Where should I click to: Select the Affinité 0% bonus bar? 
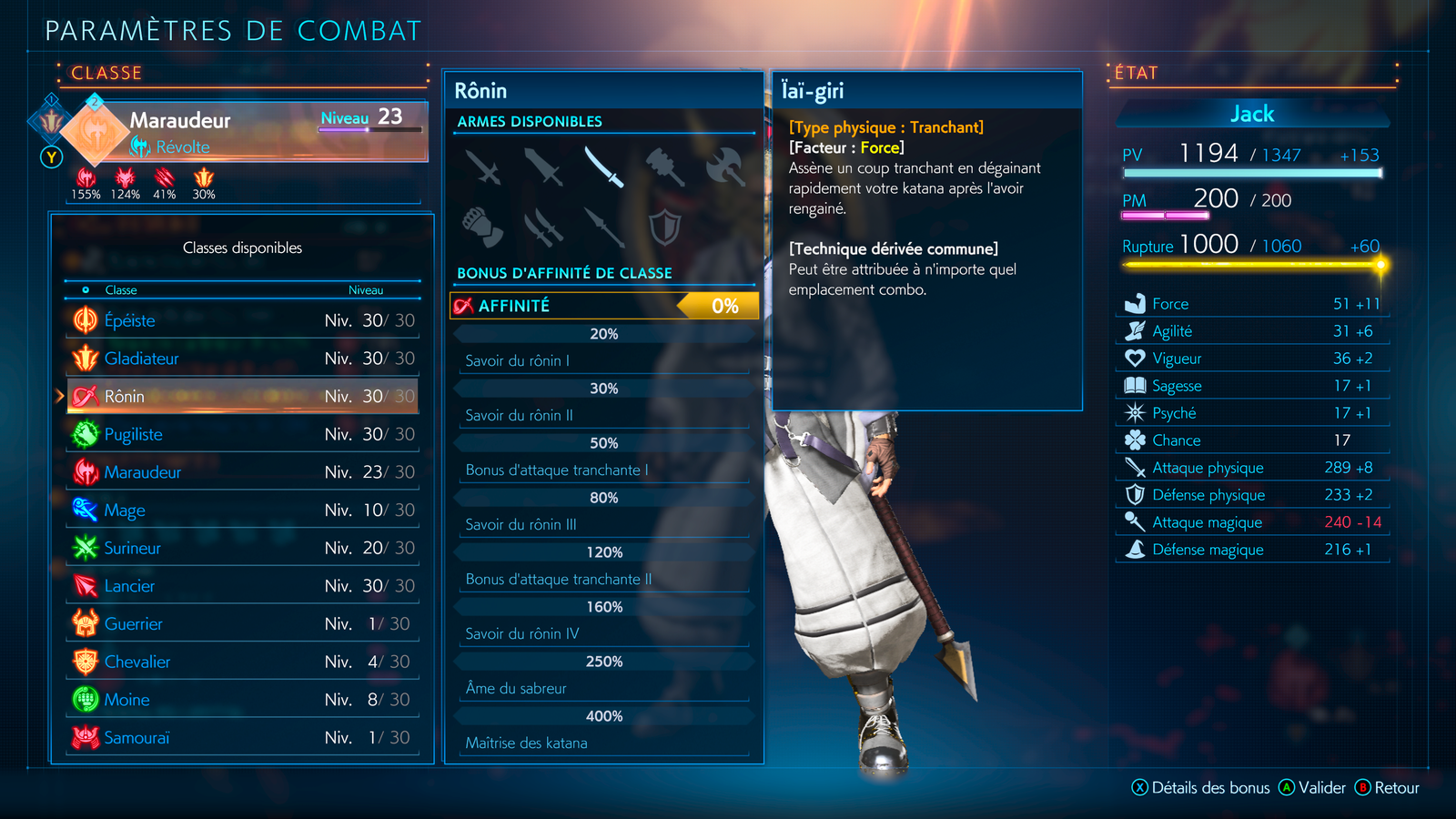[604, 306]
